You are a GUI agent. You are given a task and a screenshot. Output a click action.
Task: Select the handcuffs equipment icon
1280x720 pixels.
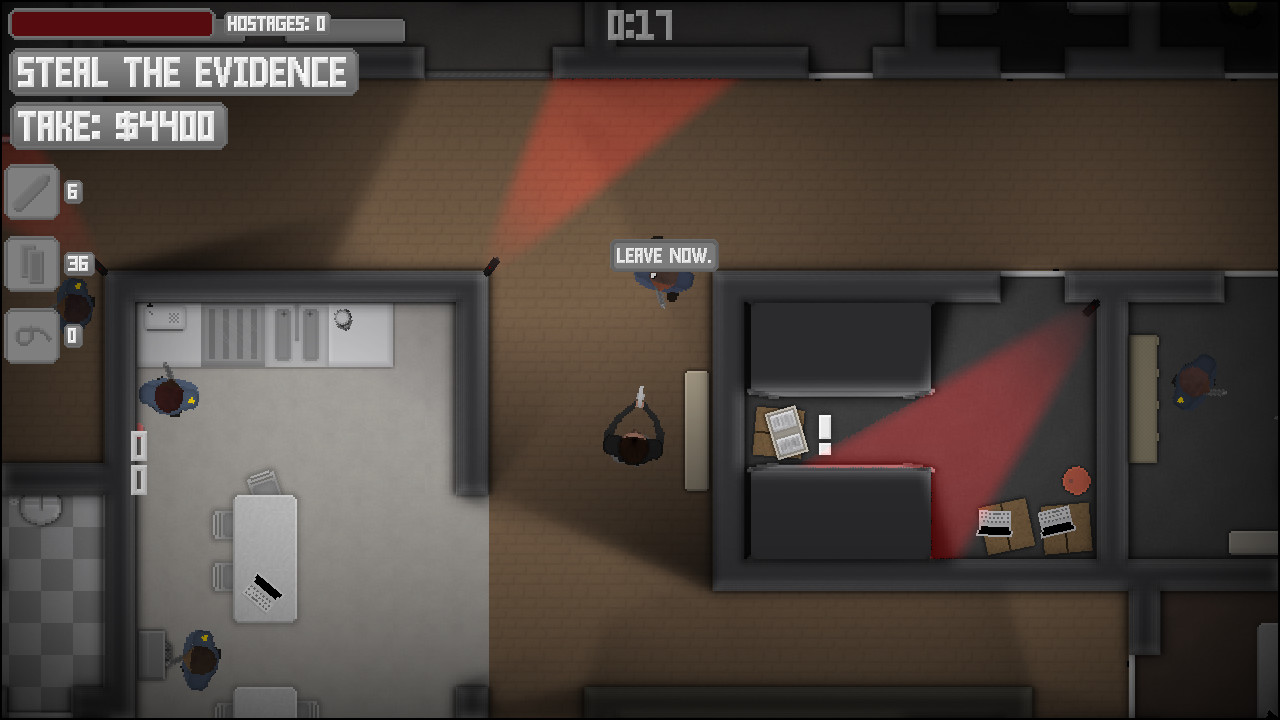[31, 336]
